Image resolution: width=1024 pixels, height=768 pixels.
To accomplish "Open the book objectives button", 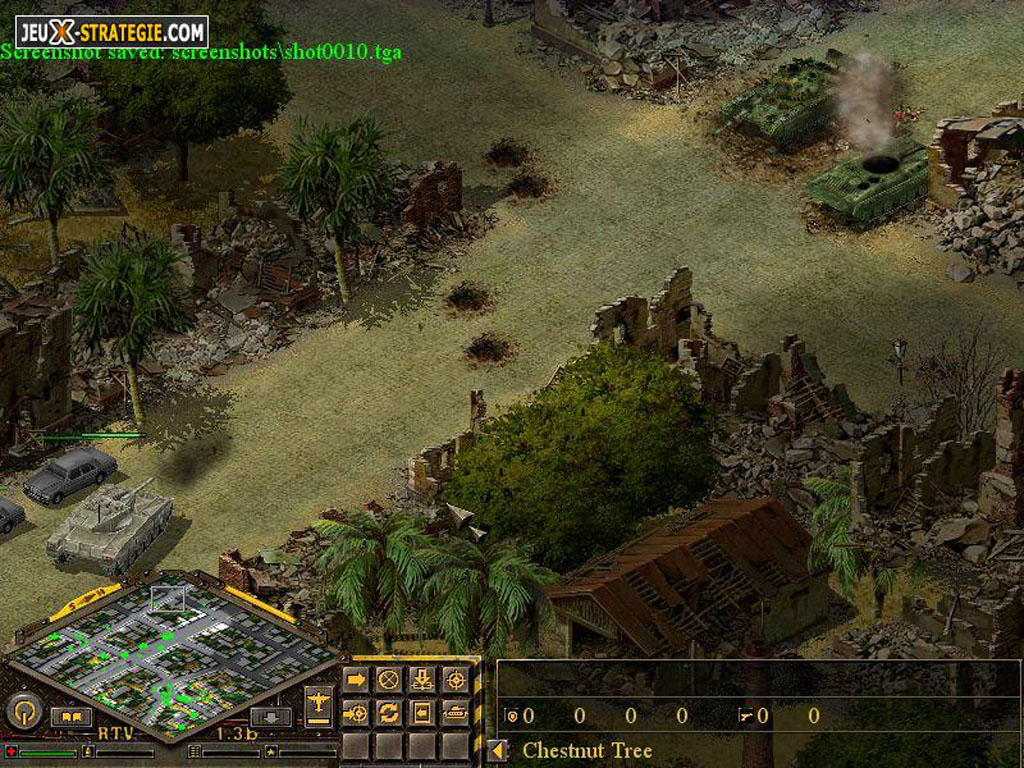I will tap(71, 717).
